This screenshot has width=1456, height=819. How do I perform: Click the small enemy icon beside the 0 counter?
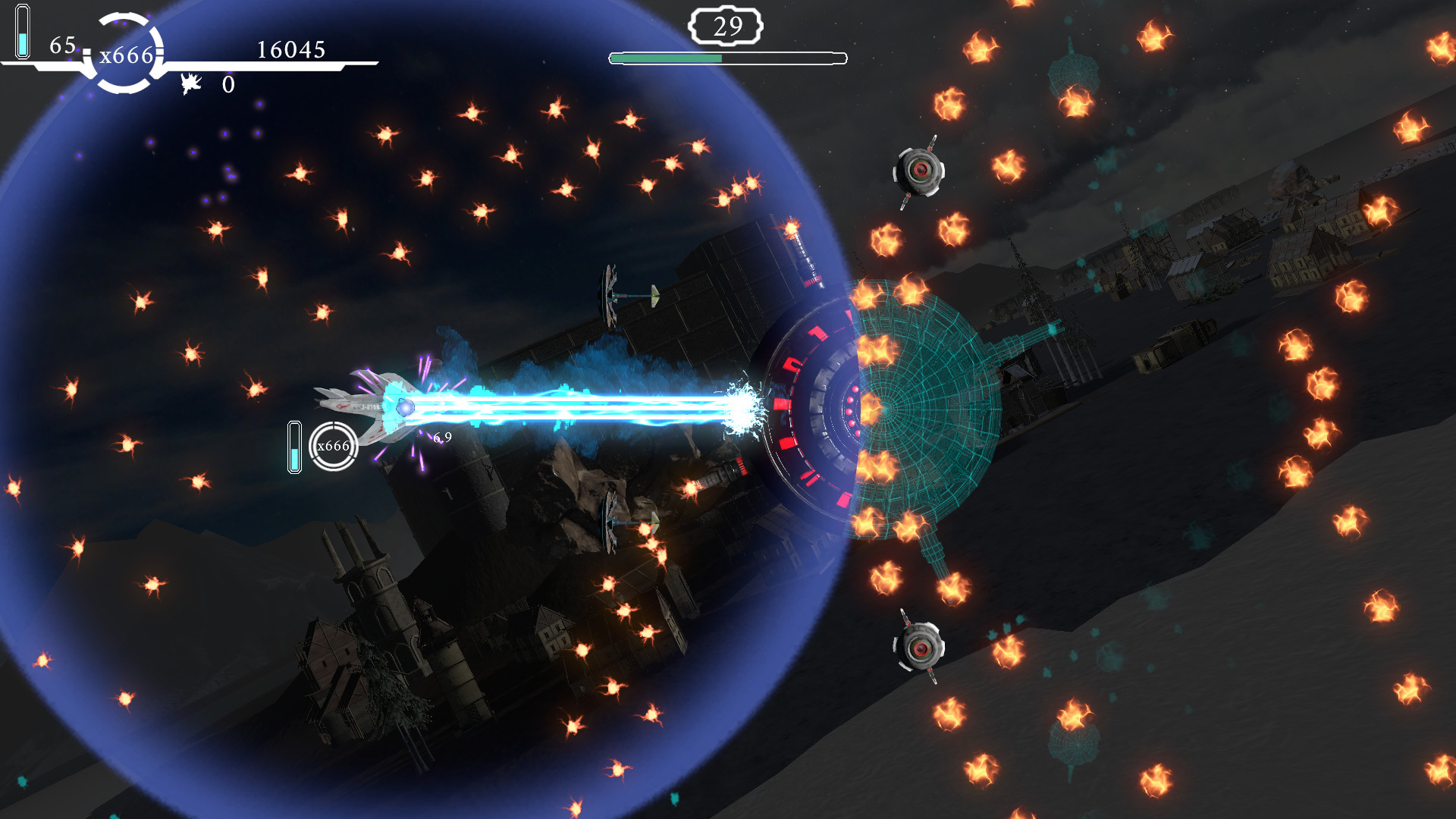pyautogui.click(x=191, y=83)
